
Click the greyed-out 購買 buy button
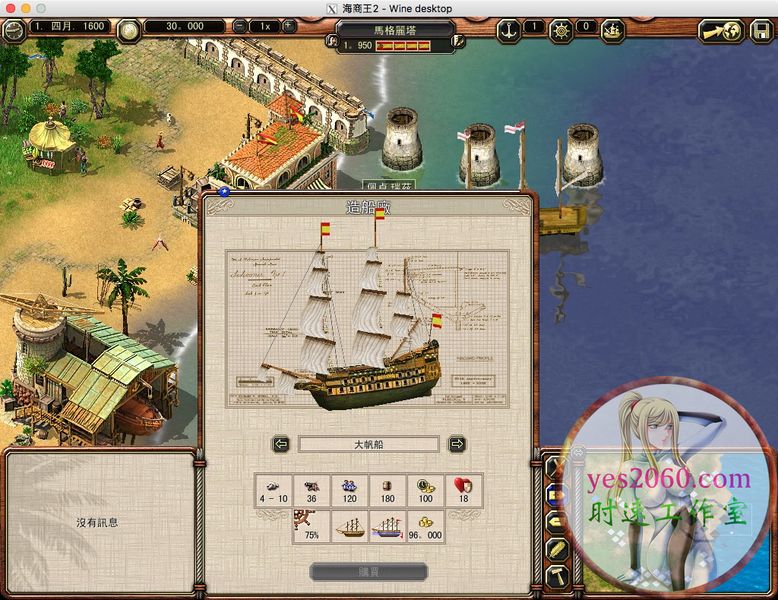click(368, 572)
